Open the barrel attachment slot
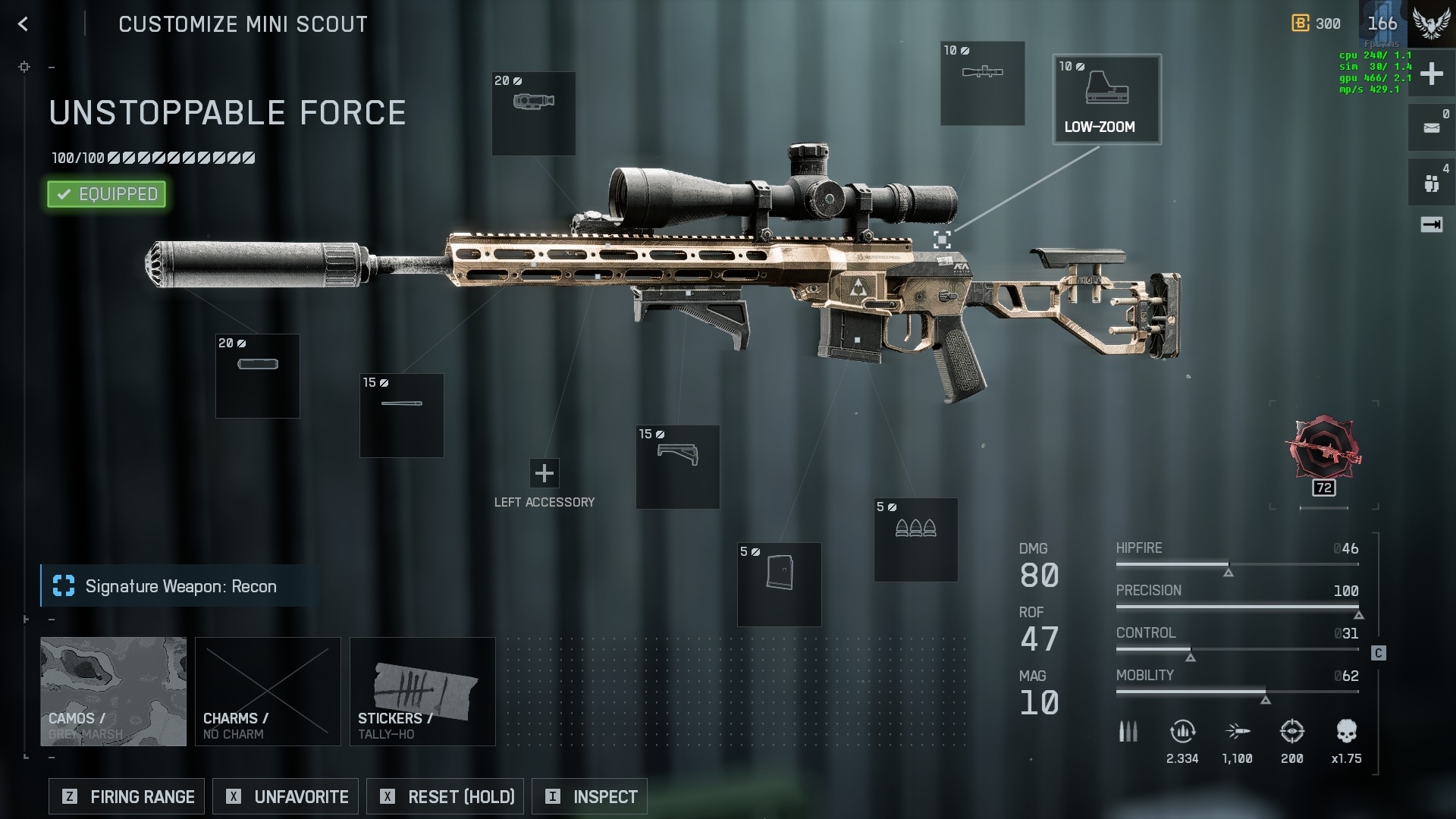The image size is (1456, 819). tap(401, 416)
